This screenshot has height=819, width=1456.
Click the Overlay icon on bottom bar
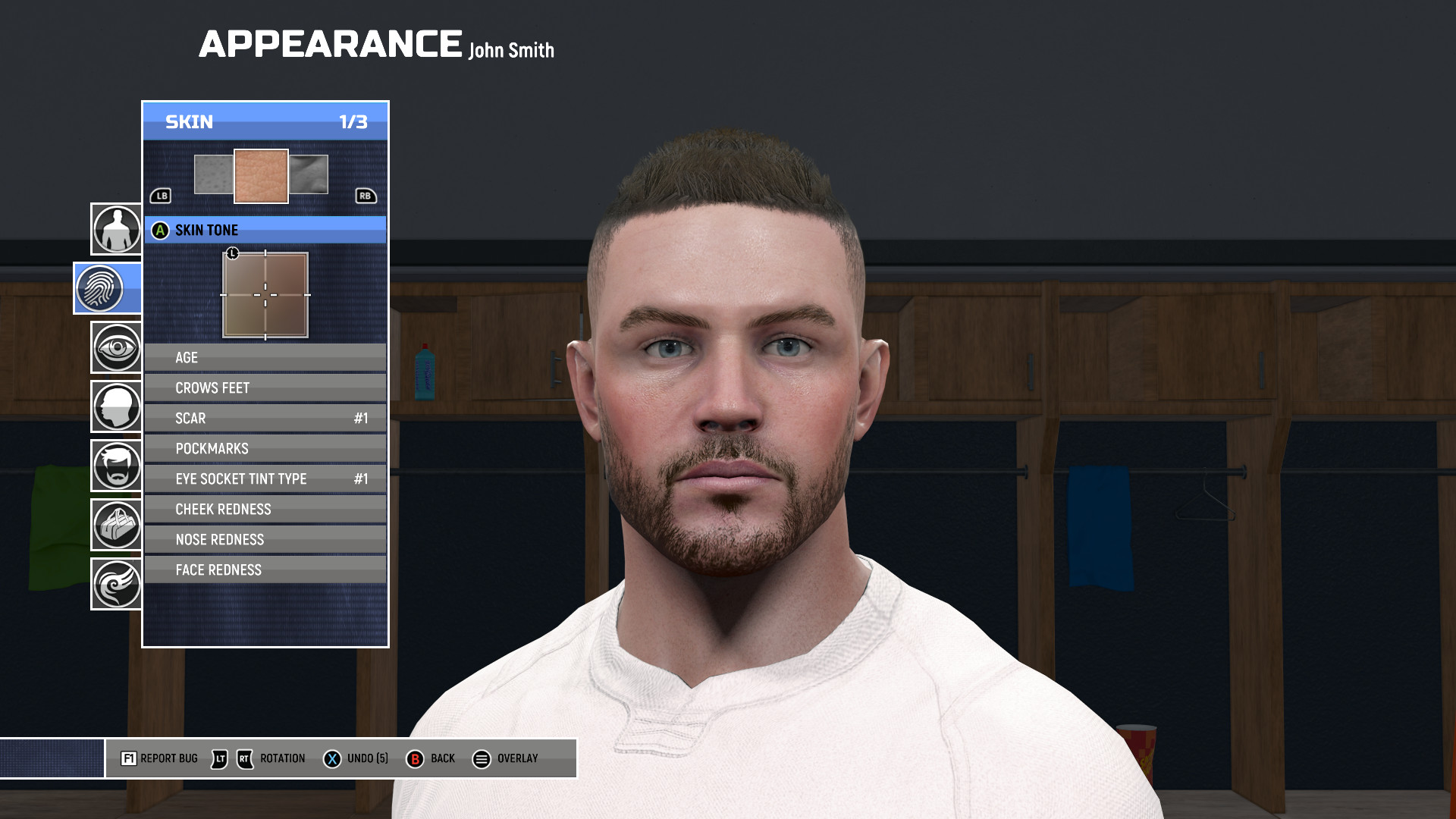point(482,758)
